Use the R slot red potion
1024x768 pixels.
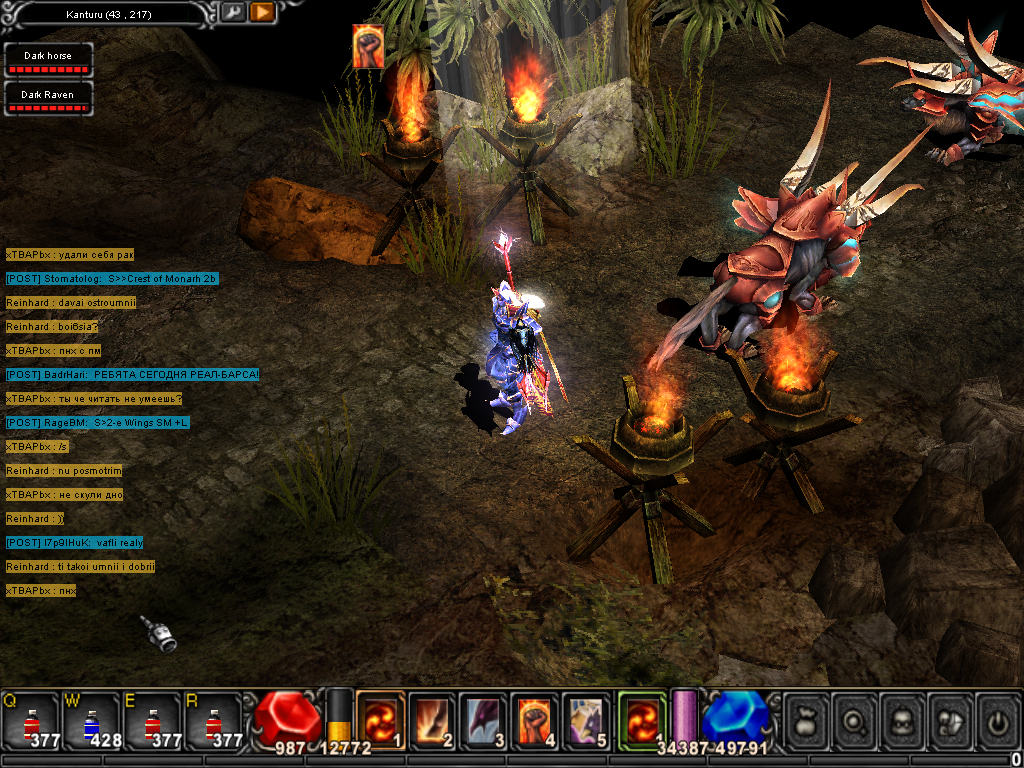[x=212, y=722]
